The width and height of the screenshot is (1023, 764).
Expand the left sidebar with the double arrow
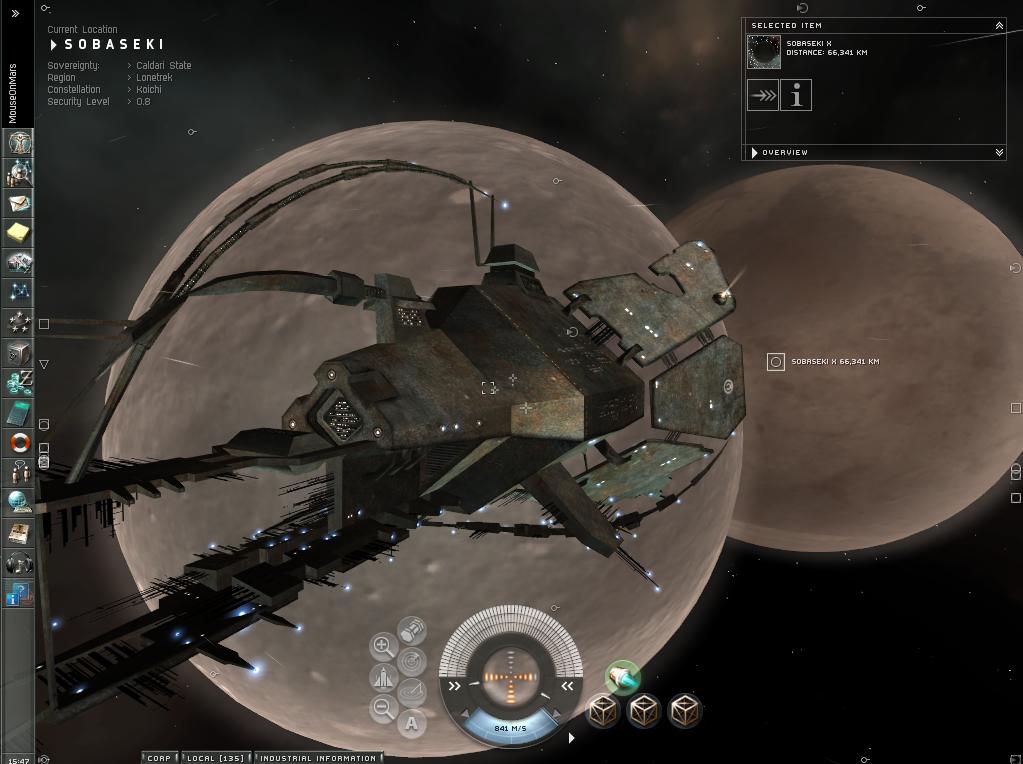tap(15, 13)
